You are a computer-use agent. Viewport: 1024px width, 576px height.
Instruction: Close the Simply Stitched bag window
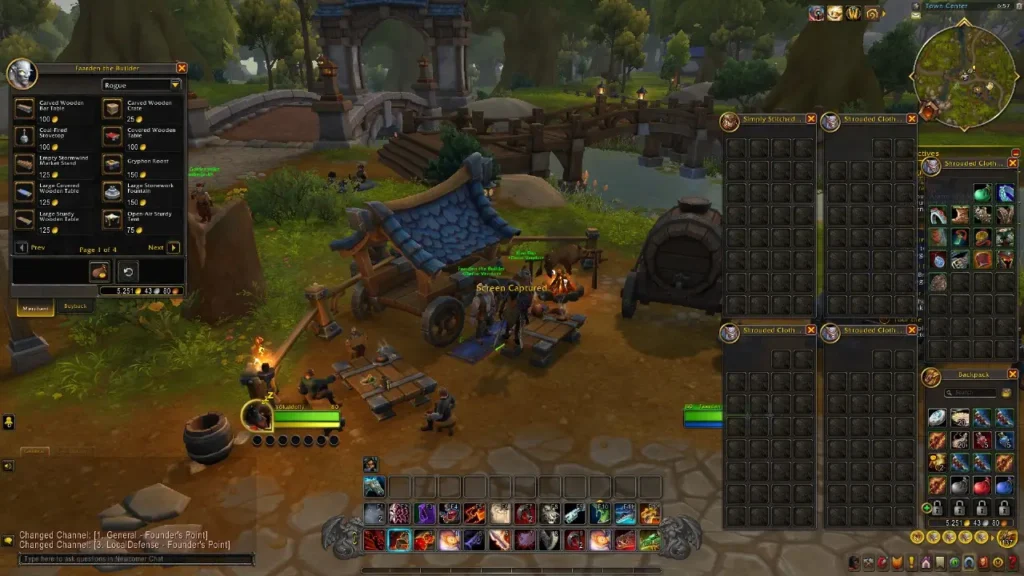[x=811, y=122]
